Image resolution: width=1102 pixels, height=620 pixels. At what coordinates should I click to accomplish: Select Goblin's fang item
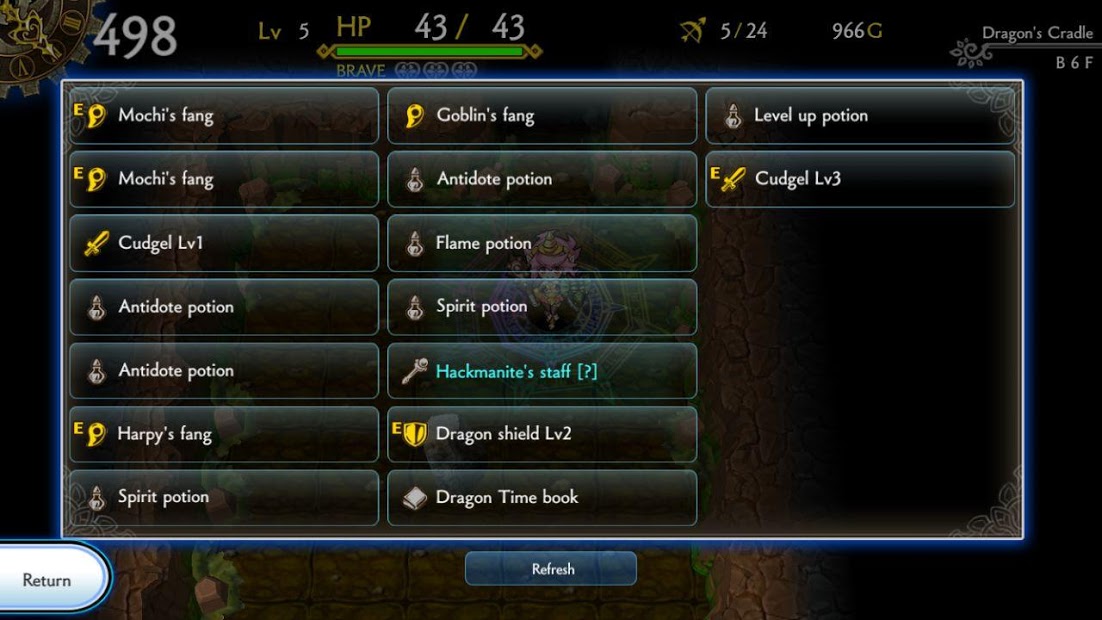point(542,116)
